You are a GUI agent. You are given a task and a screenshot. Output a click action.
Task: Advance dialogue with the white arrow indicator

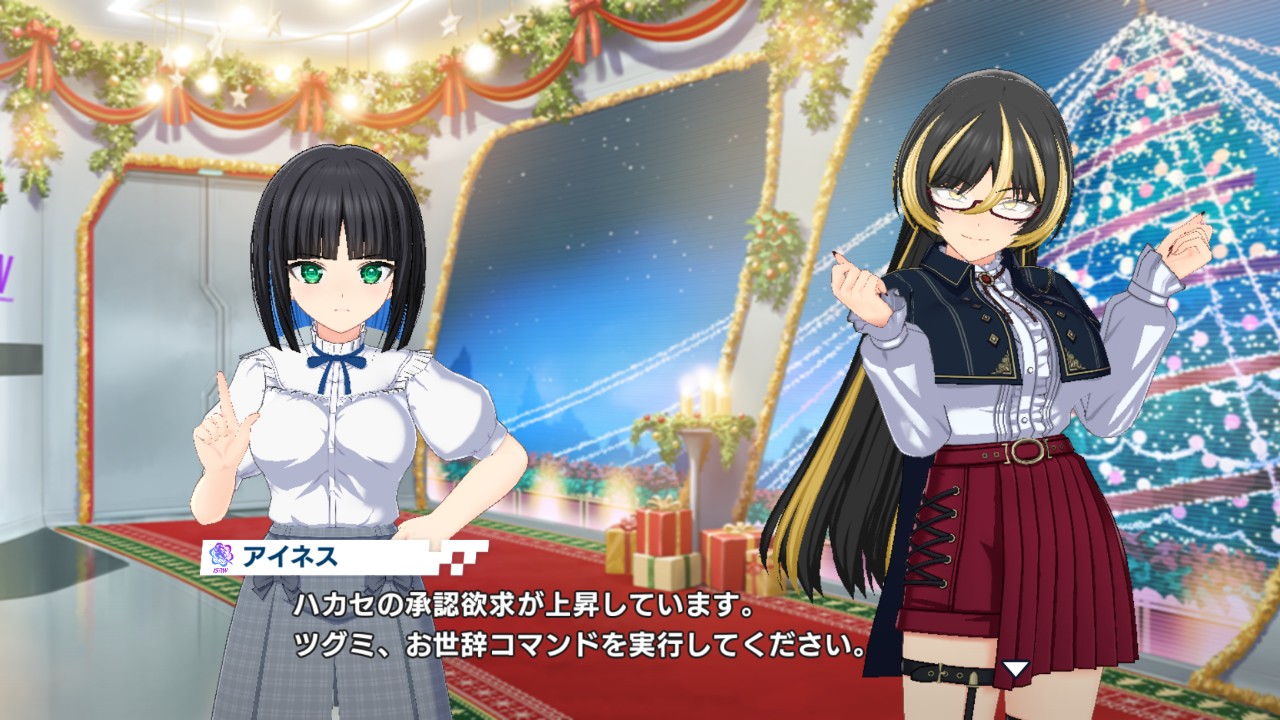point(1016,669)
